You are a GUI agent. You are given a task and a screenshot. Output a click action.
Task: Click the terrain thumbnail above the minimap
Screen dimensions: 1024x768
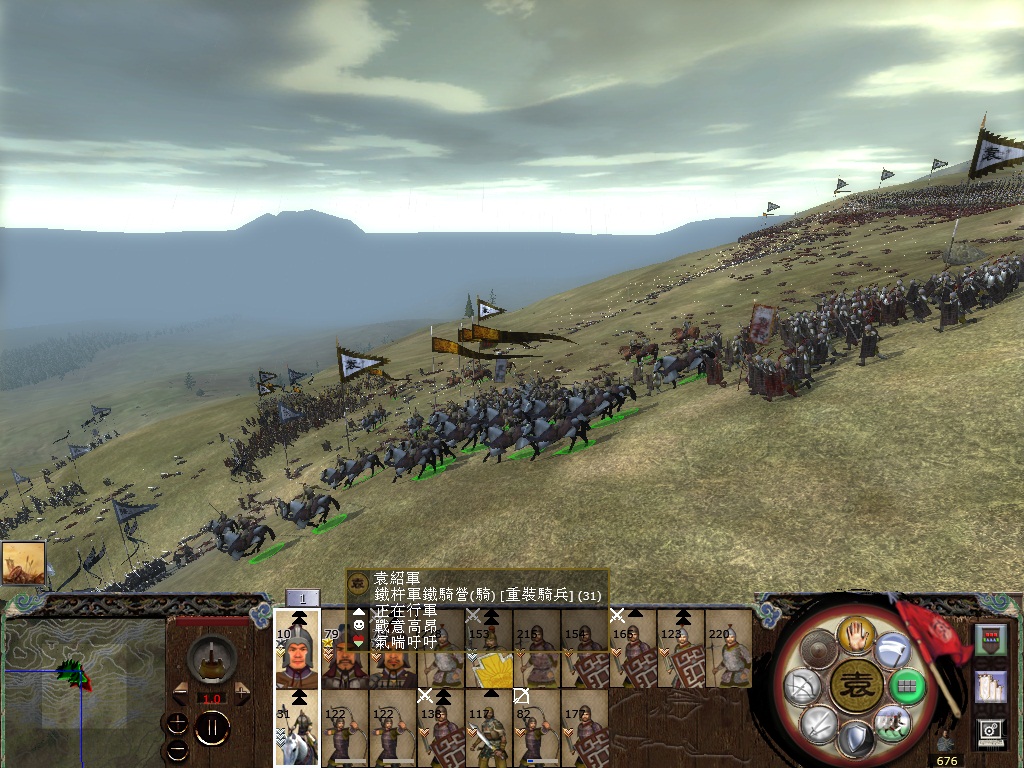pyautogui.click(x=24, y=565)
